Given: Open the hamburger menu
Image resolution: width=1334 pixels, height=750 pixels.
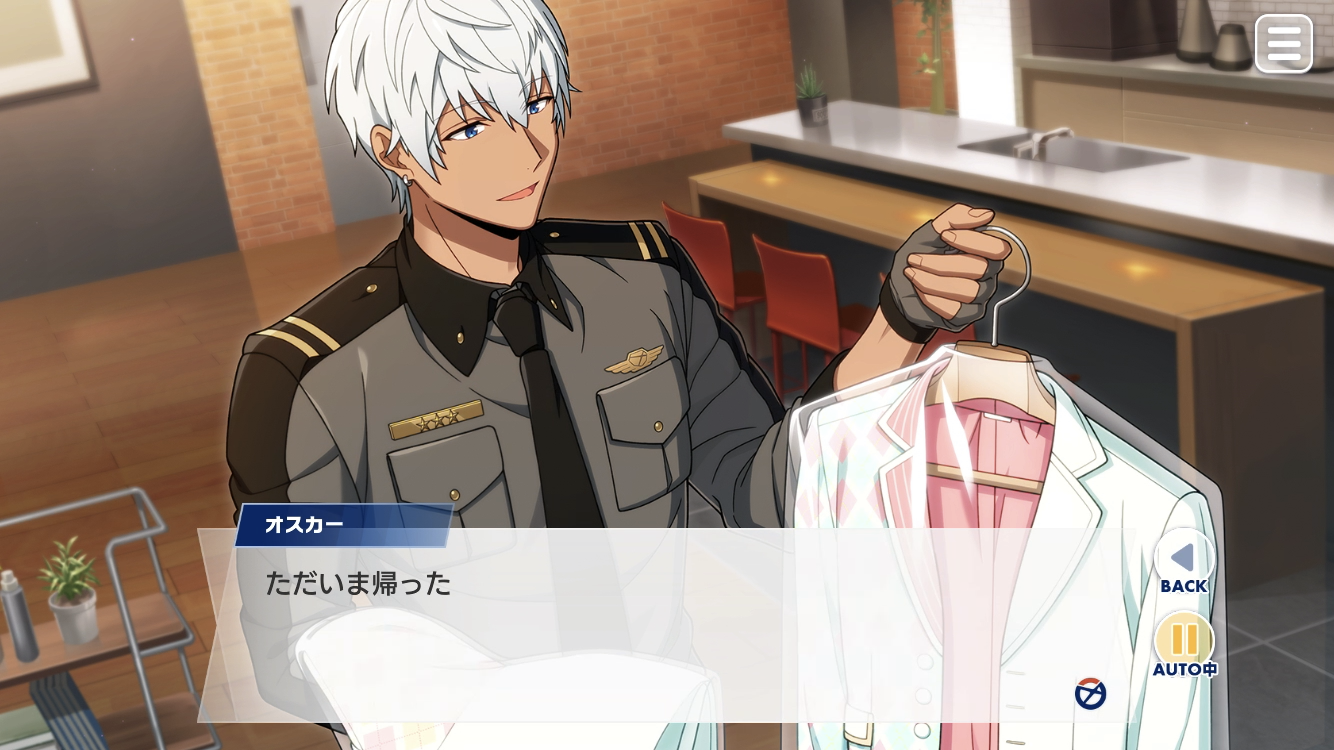Looking at the screenshot, I should coord(1283,44).
